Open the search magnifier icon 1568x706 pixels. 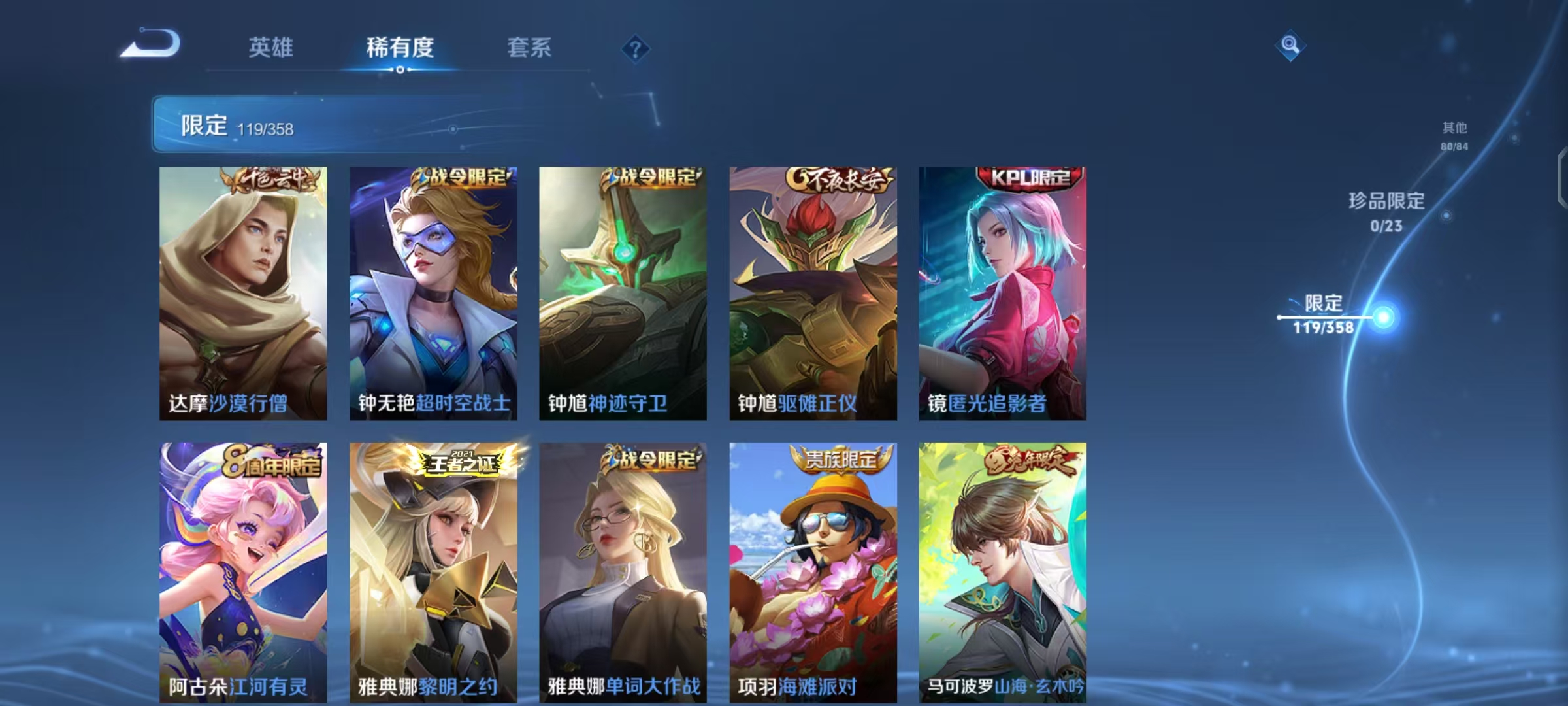pyautogui.click(x=1289, y=44)
